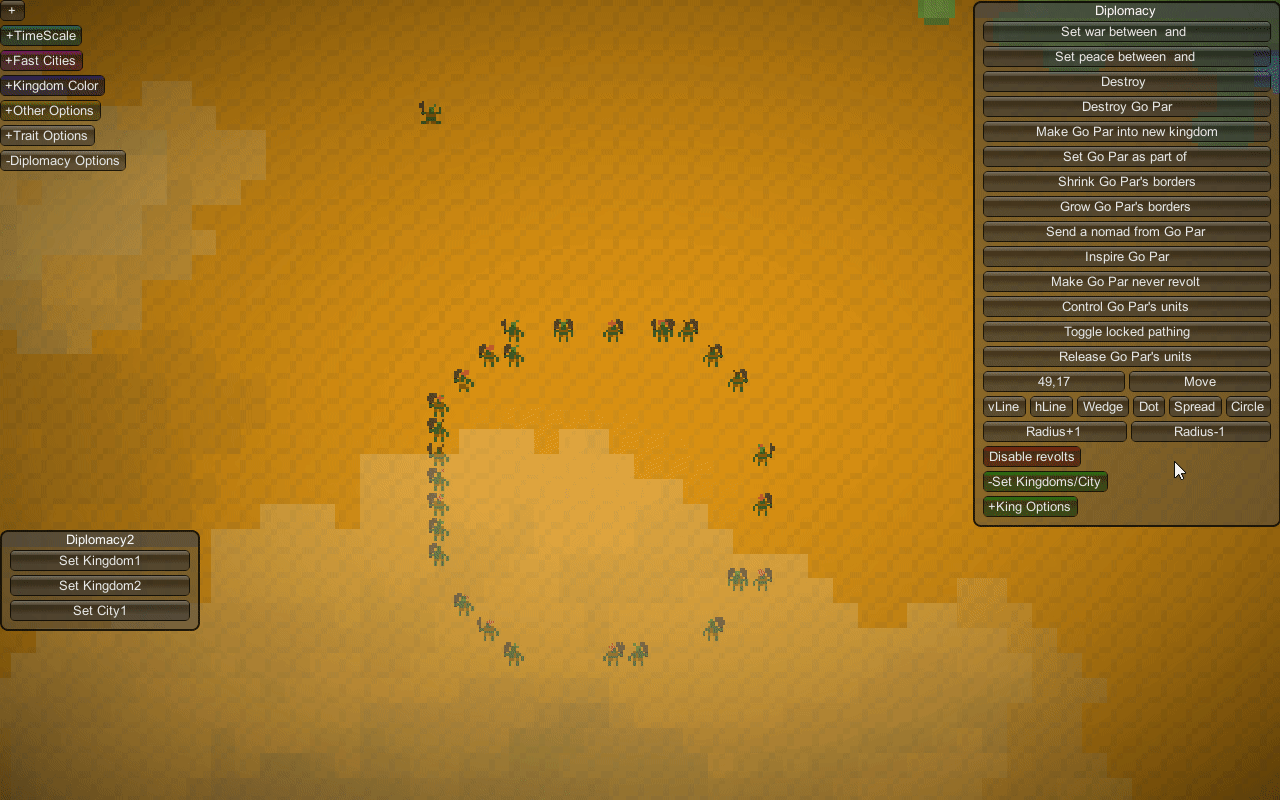The image size is (1280, 800).
Task: Grow Go Par's borders
Action: point(1126,207)
